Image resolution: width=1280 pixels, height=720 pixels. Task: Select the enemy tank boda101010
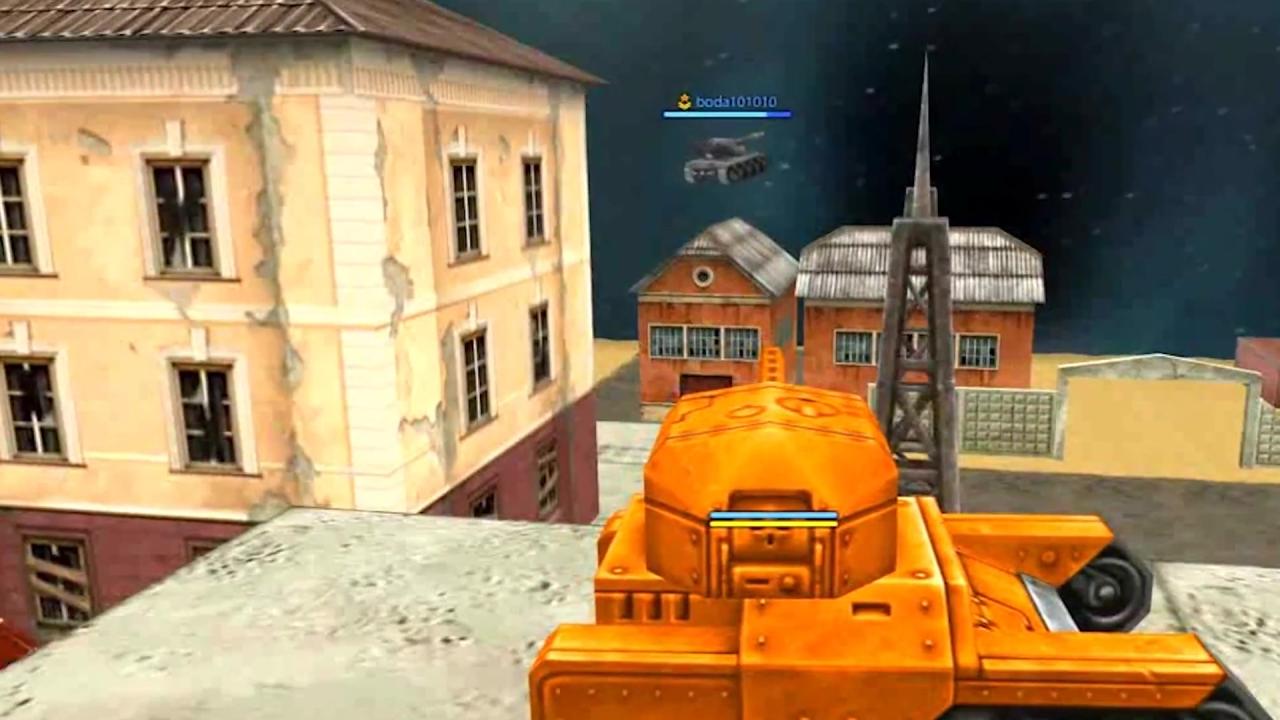(x=725, y=162)
